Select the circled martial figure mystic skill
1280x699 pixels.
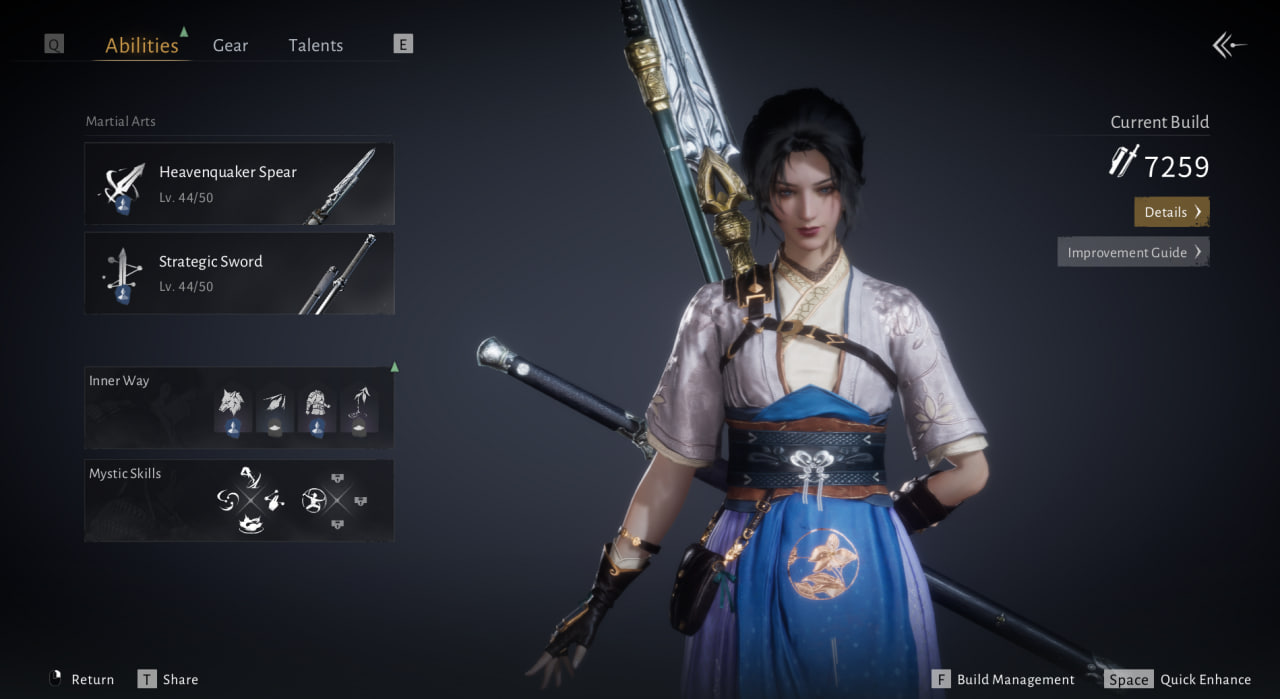(x=313, y=500)
